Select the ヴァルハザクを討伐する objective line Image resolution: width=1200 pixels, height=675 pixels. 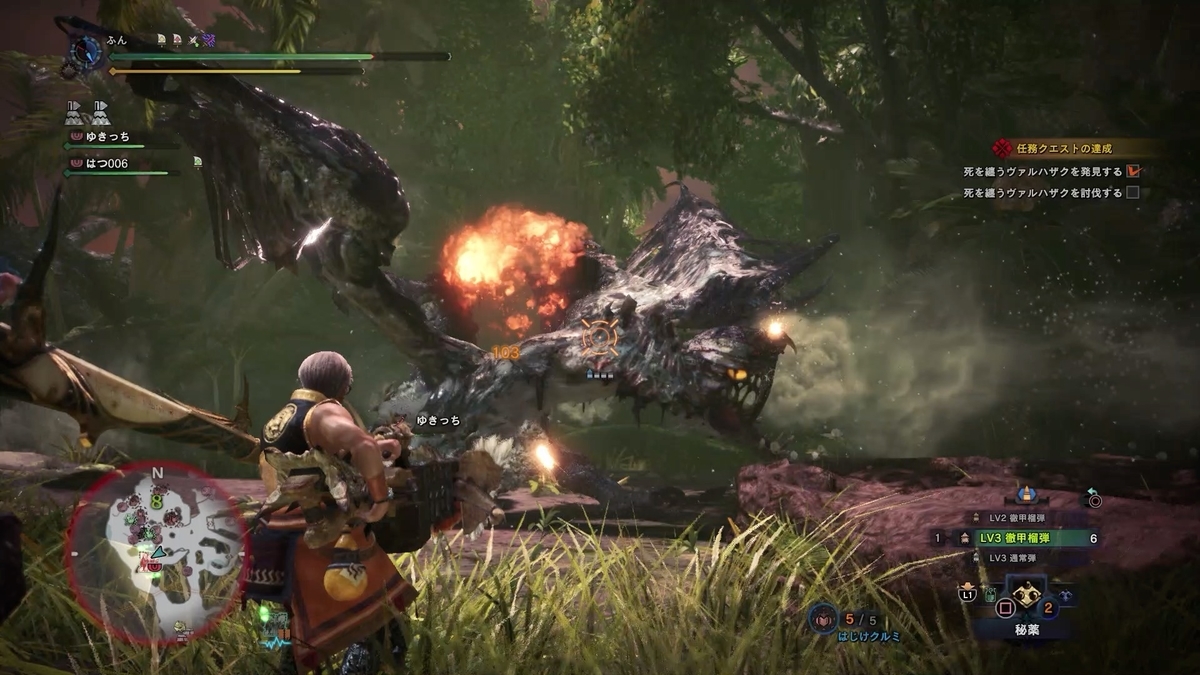[x=1043, y=193]
